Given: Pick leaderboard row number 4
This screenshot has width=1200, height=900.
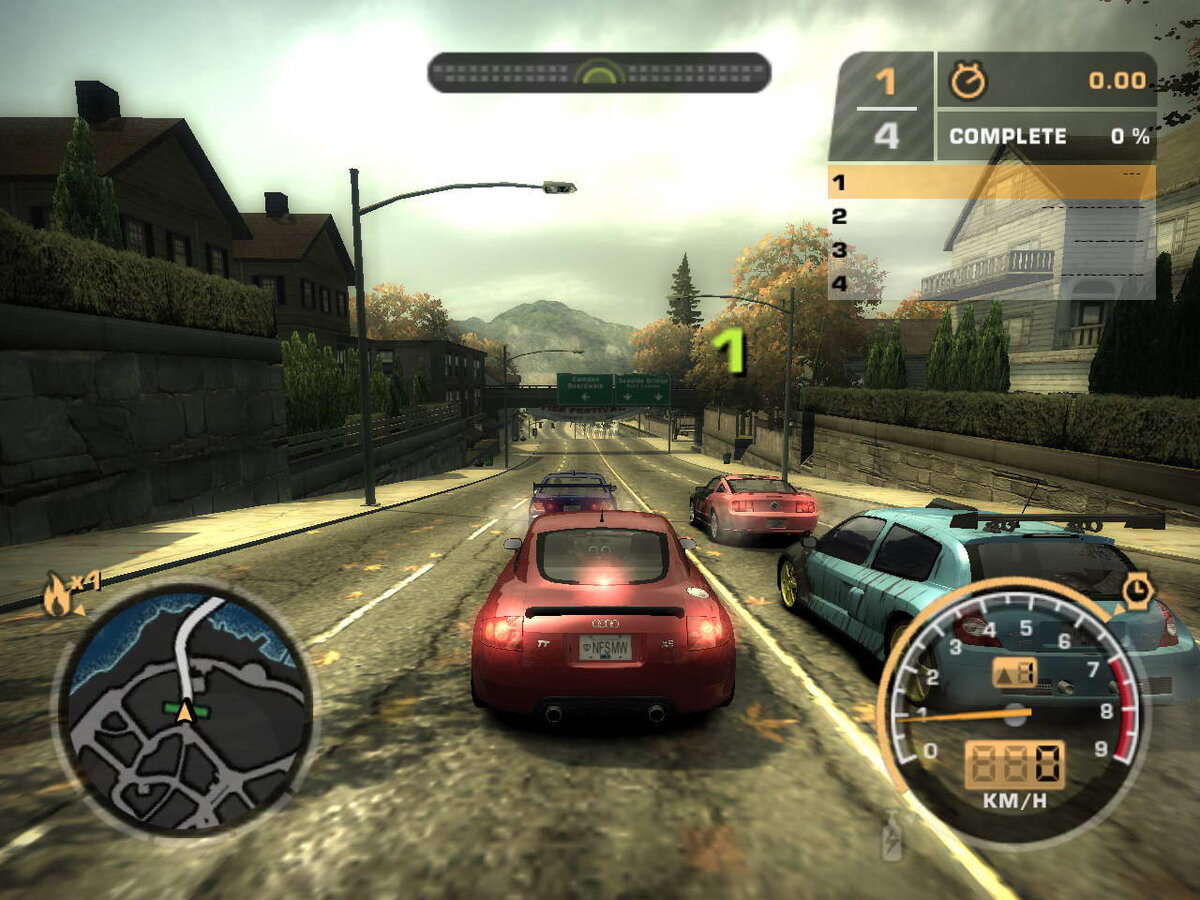Looking at the screenshot, I should tap(991, 284).
